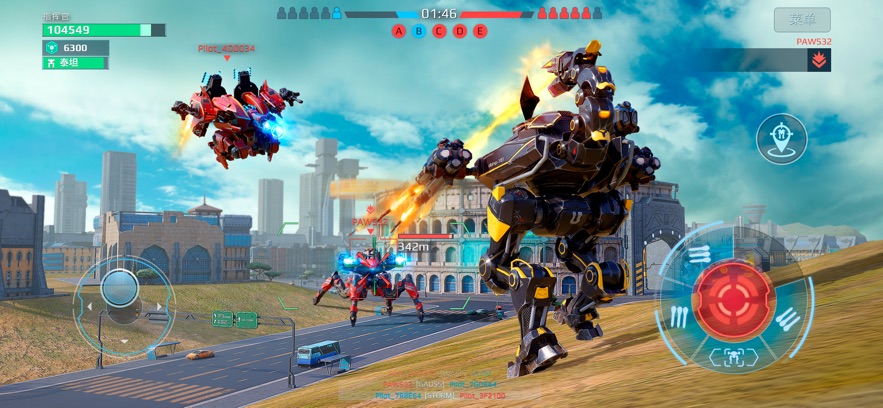This screenshot has height=408, width=883.
Task: Fire the weapon with diagonal rockets icon
Action: [786, 320]
